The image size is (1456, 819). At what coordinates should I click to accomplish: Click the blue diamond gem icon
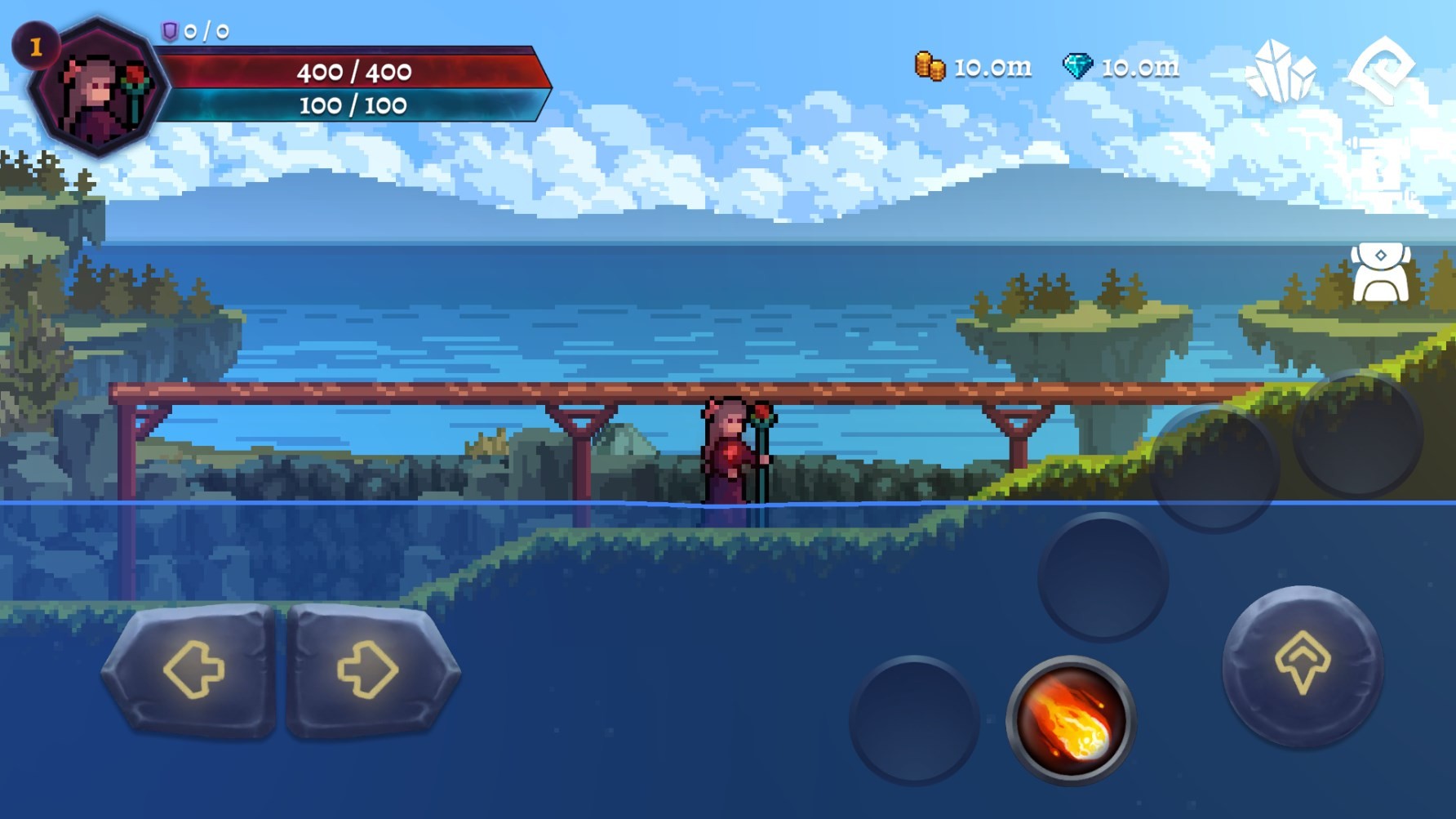(x=1077, y=66)
